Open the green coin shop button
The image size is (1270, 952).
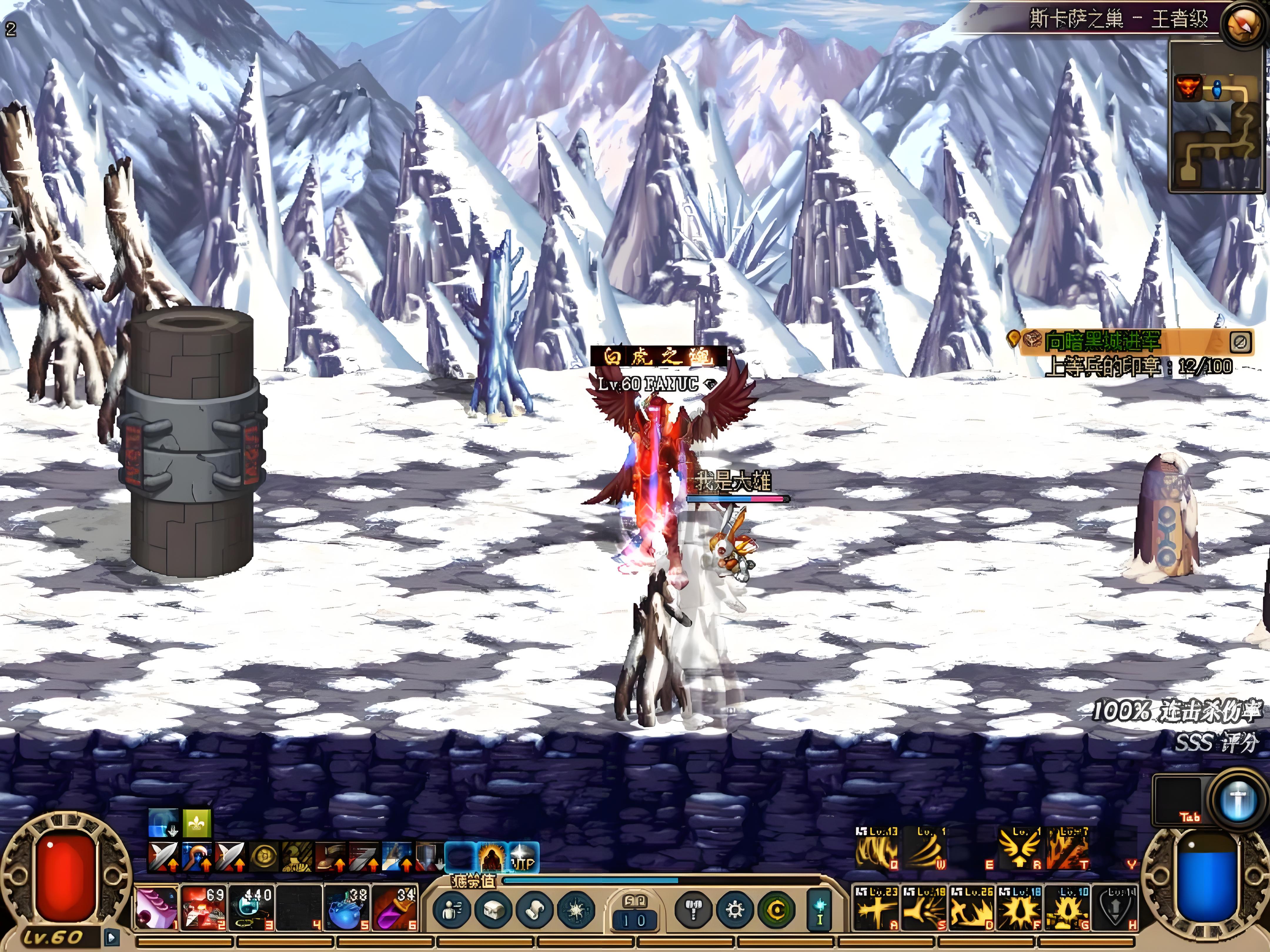tap(776, 910)
